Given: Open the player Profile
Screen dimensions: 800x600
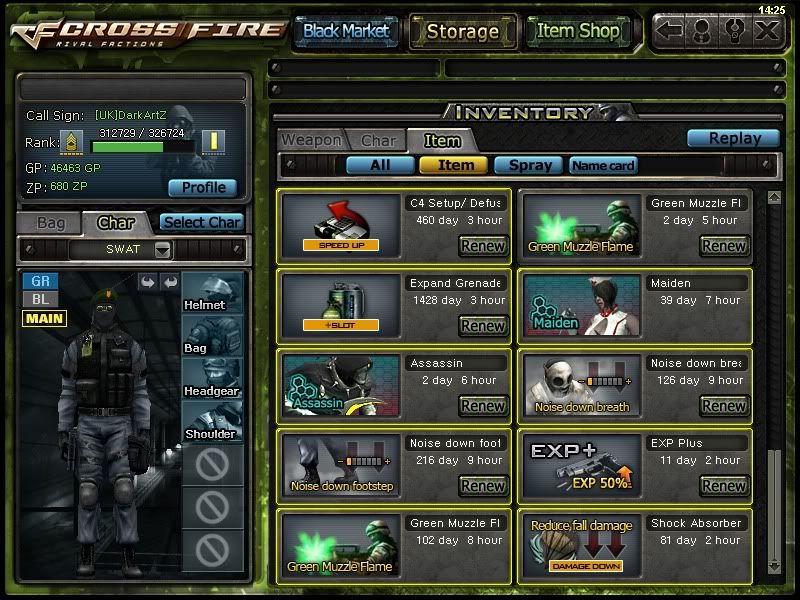Looking at the screenshot, I should pos(202,187).
